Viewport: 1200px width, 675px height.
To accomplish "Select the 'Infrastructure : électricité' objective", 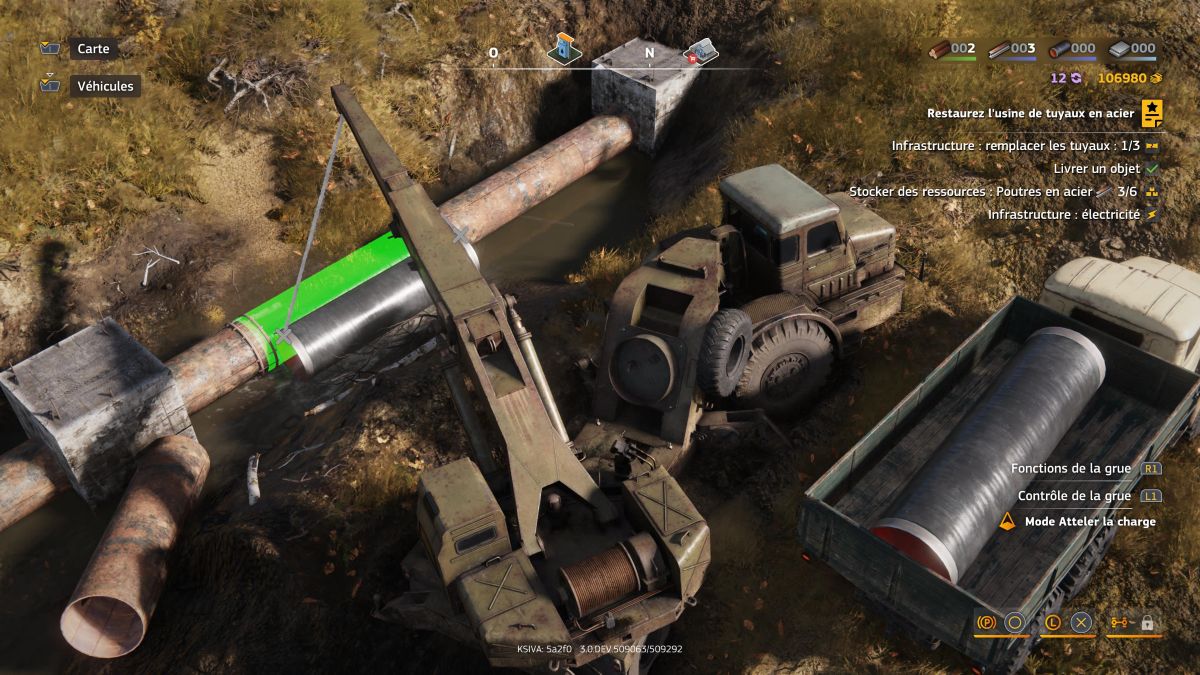I will (x=1063, y=214).
